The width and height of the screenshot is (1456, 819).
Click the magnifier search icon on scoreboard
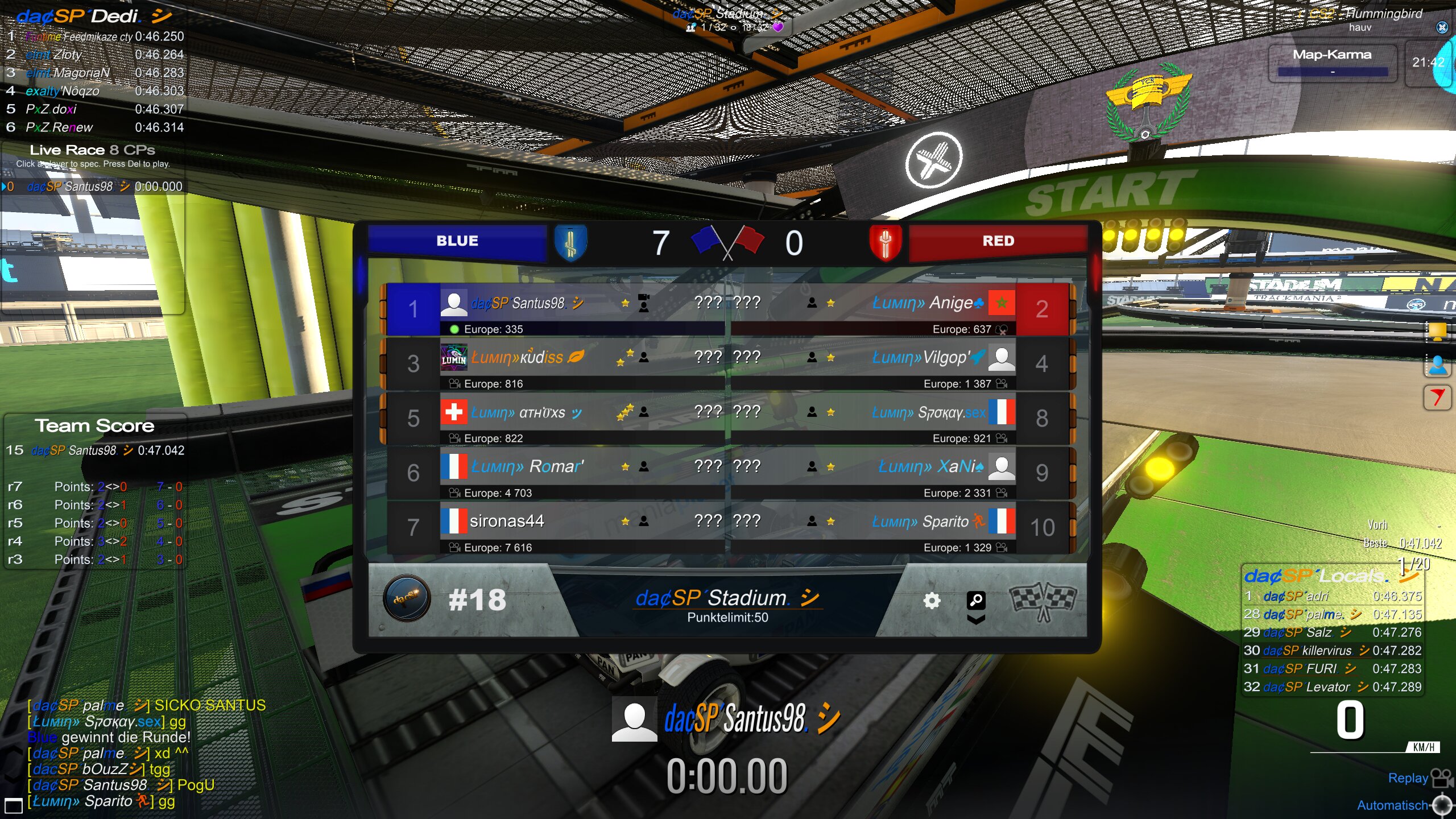976,599
